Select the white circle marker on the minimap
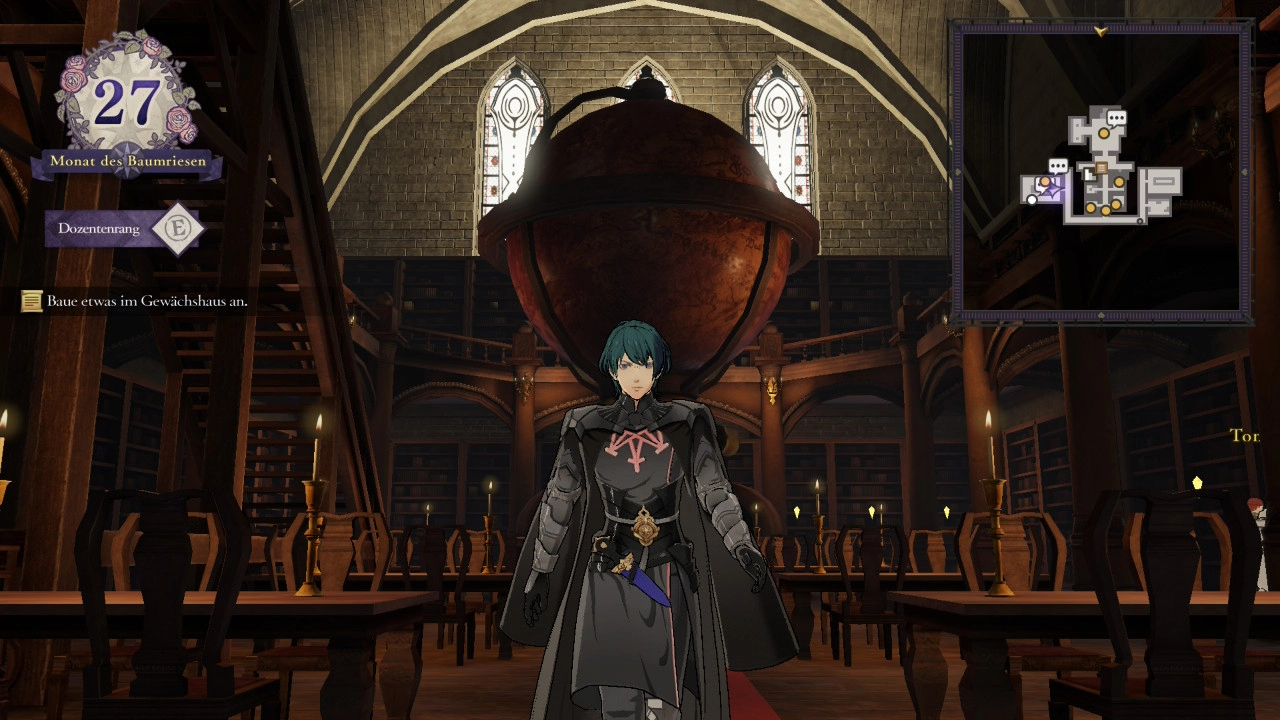1280x720 pixels. tap(1032, 200)
